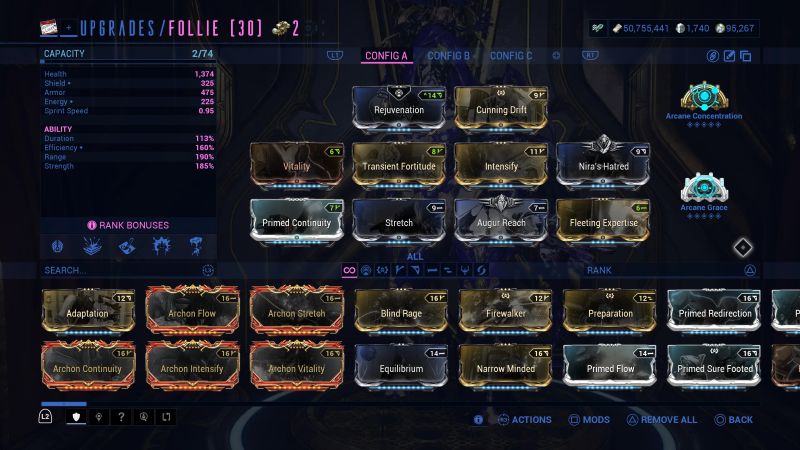
Task: Open the Arcane Grace slot
Action: pos(703,190)
